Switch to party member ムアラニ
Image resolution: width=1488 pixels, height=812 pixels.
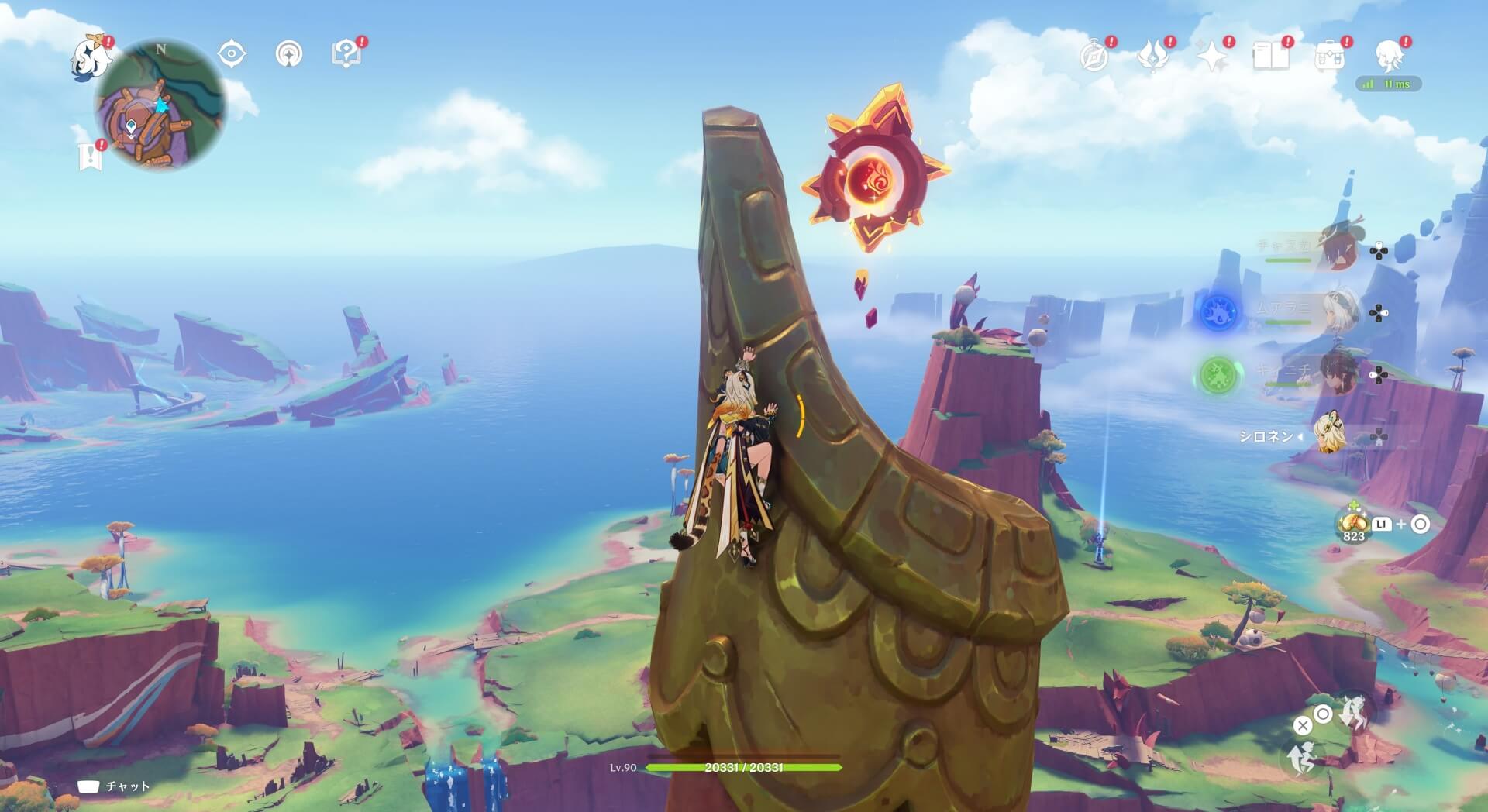[1338, 311]
